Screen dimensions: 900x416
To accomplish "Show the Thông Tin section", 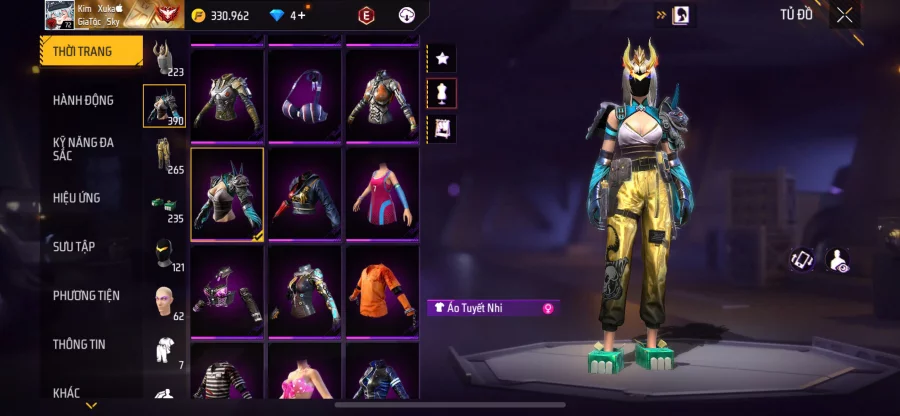I will [x=80, y=344].
